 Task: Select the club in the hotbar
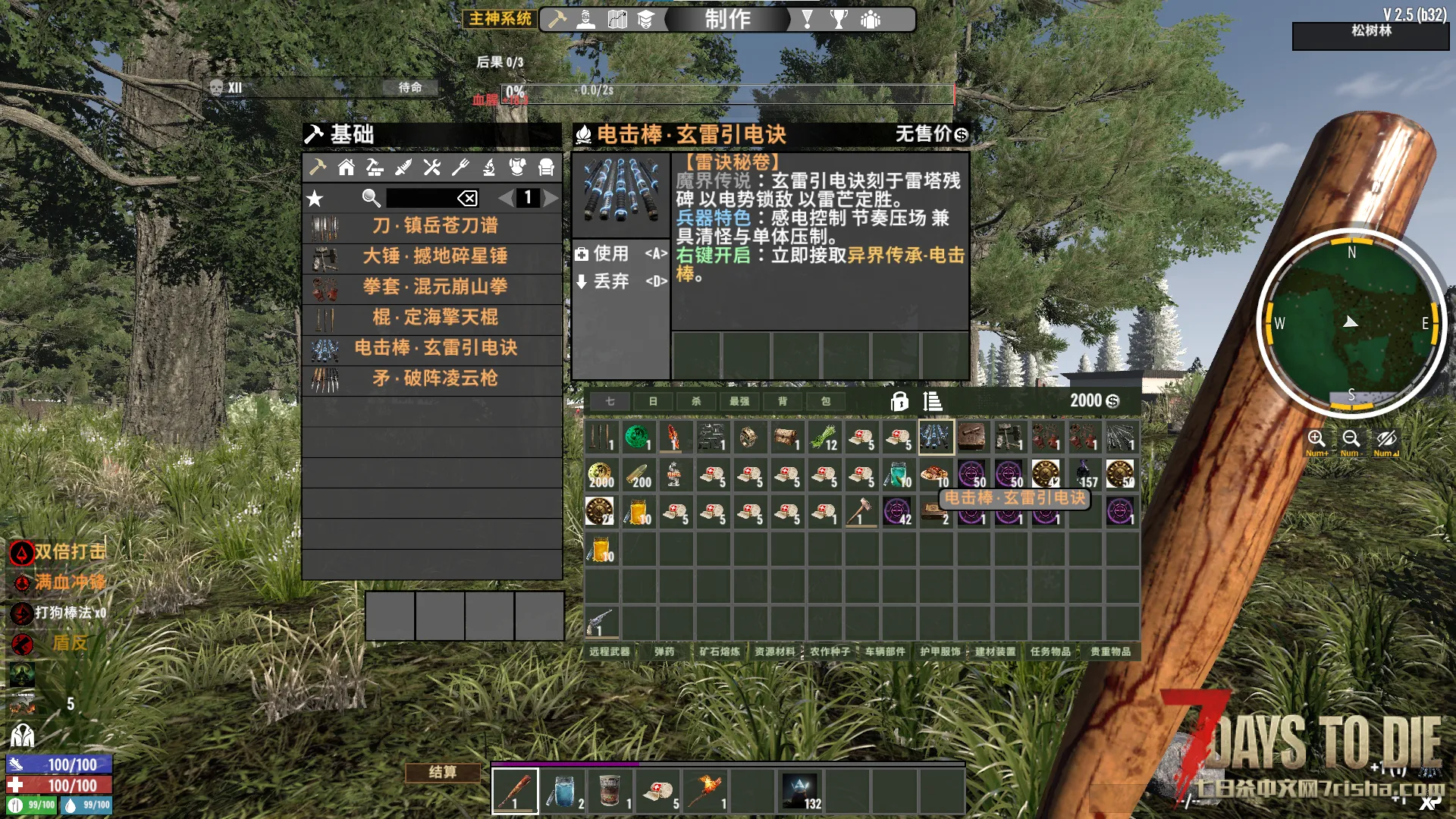[515, 790]
